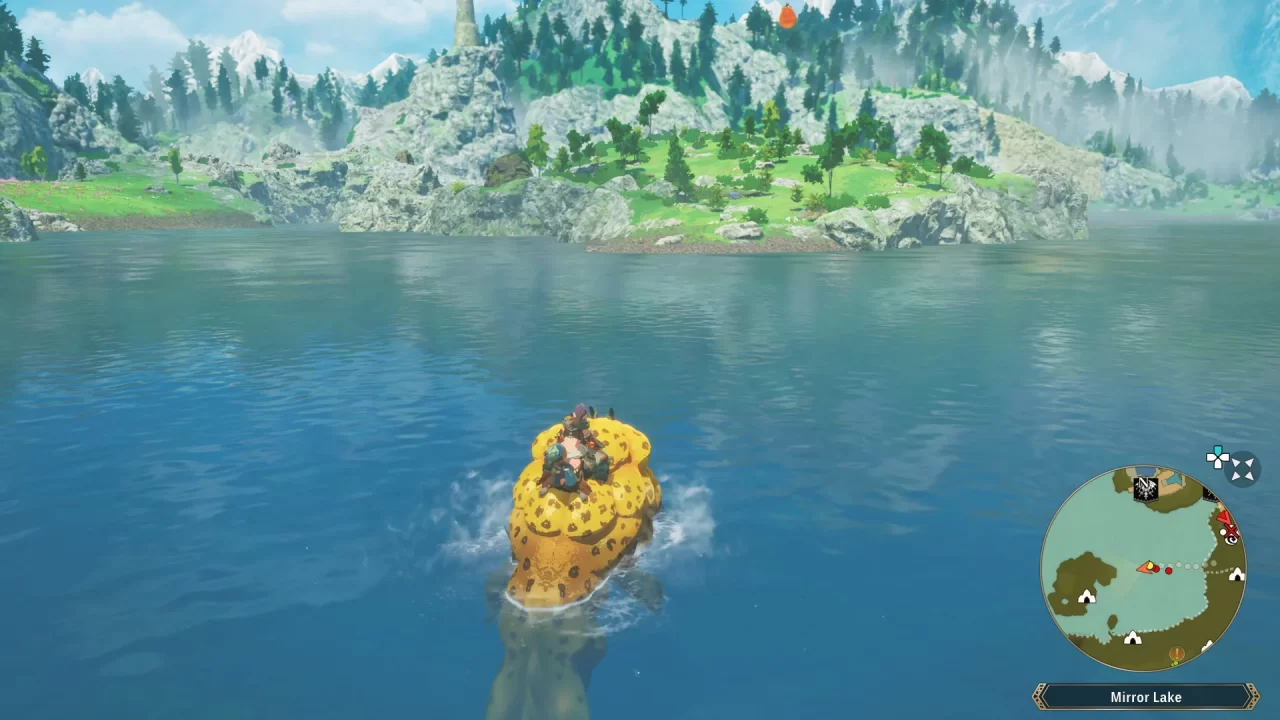1280x720 pixels.
Task: Click the green marker at the minimap bottom
Action: pyautogui.click(x=1177, y=663)
